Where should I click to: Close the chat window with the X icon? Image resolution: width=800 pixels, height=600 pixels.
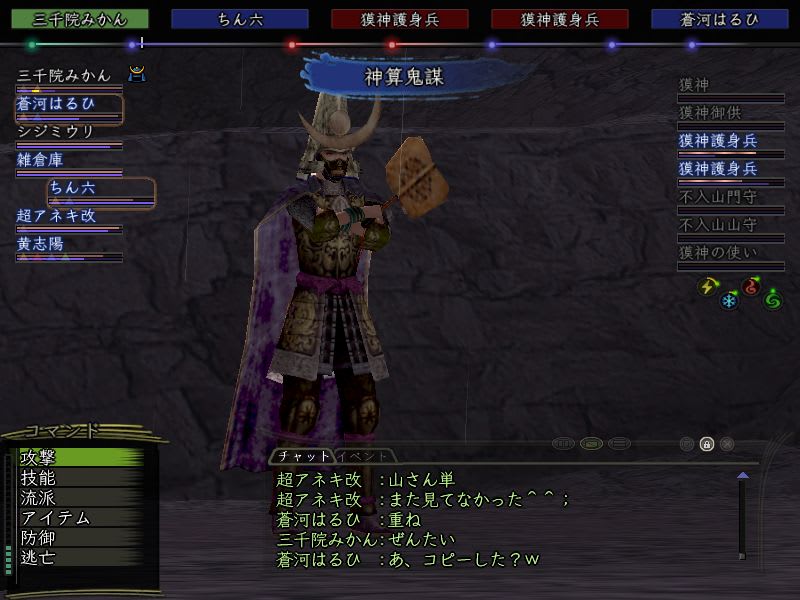[727, 444]
